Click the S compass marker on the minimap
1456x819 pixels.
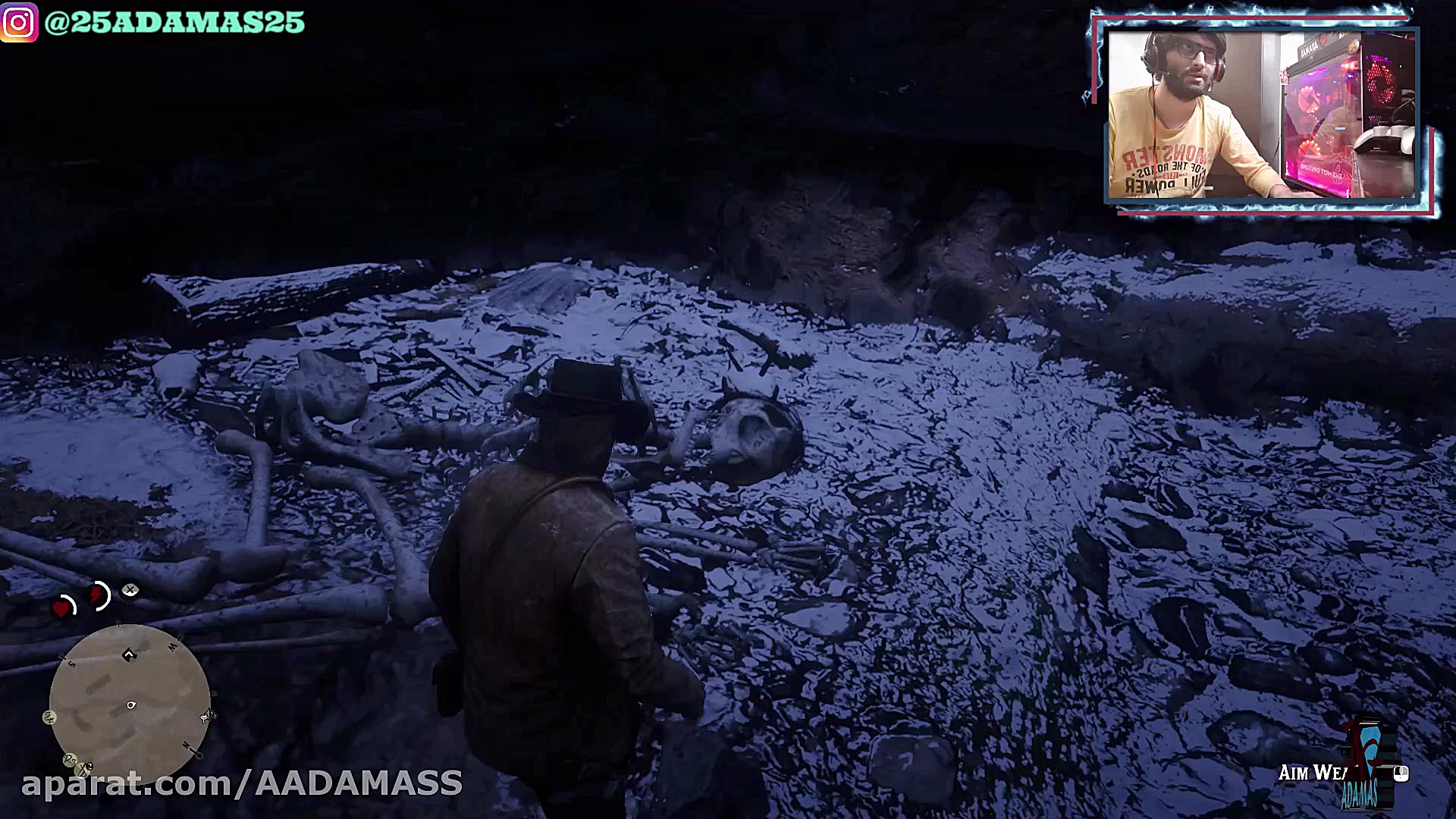71,663
